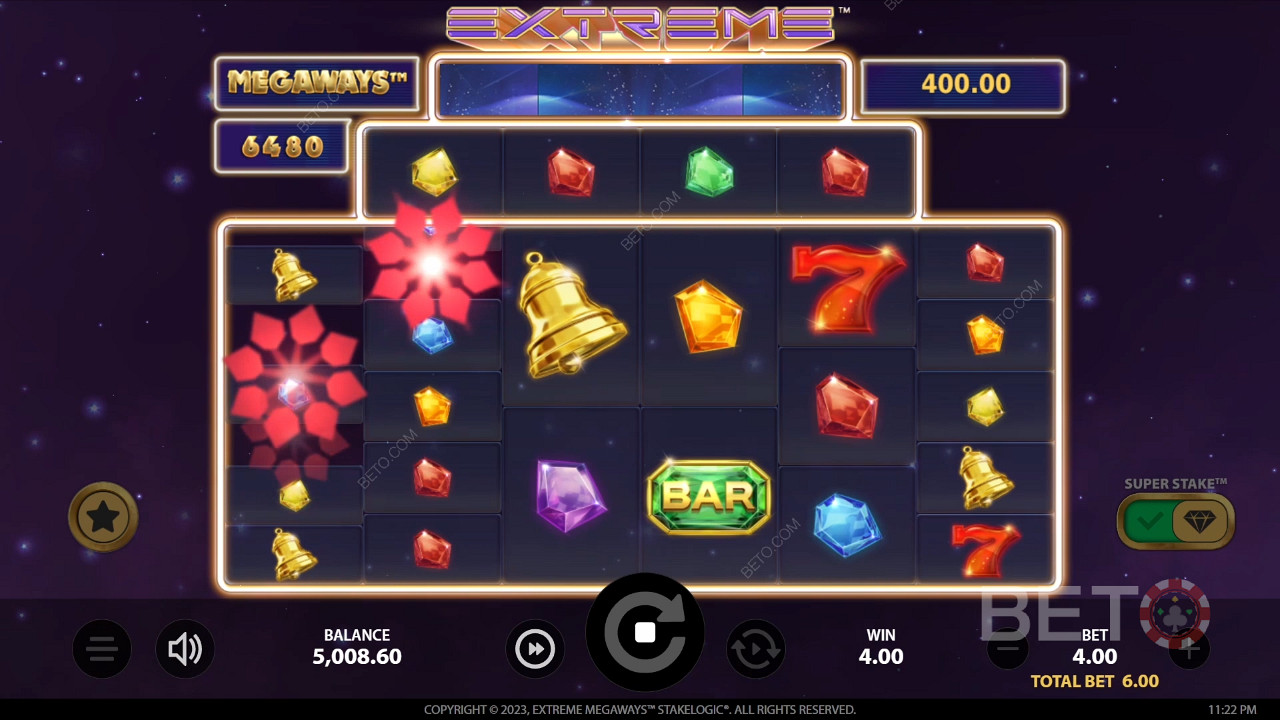Screen dimensions: 1280x720
Task: Toggle the Super Stake switch
Action: pyautogui.click(x=1175, y=521)
